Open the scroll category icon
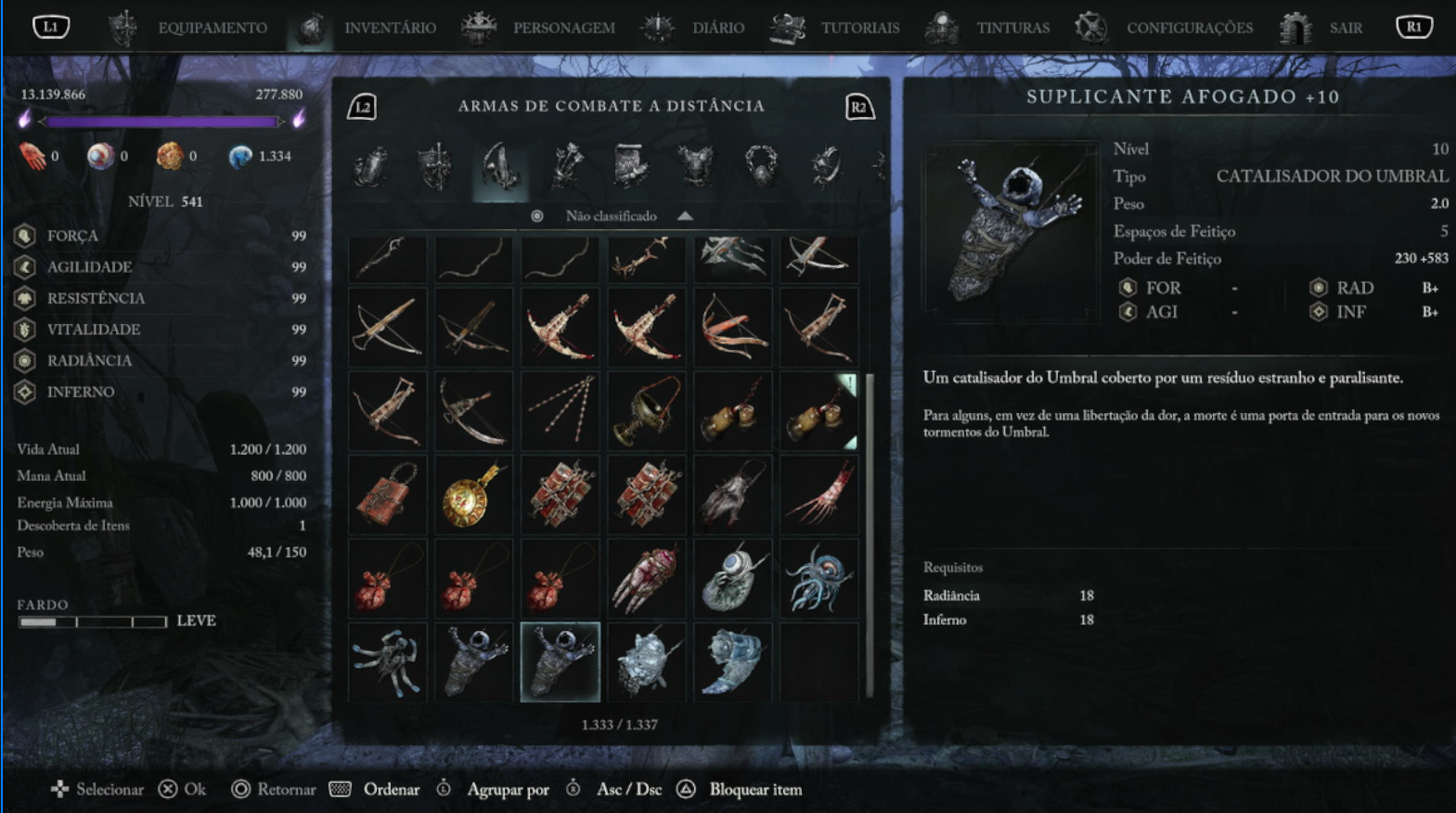This screenshot has width=1456, height=813. [630, 167]
